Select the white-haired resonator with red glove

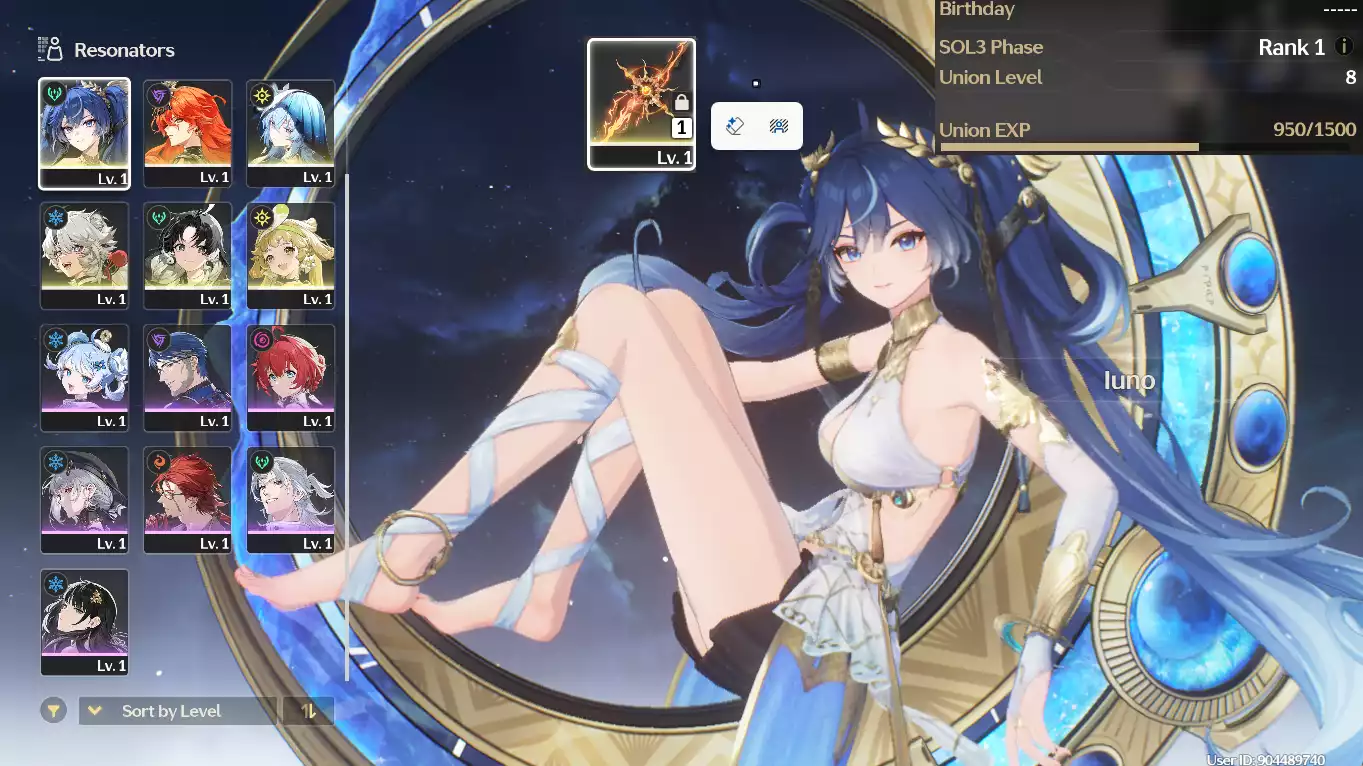85,255
